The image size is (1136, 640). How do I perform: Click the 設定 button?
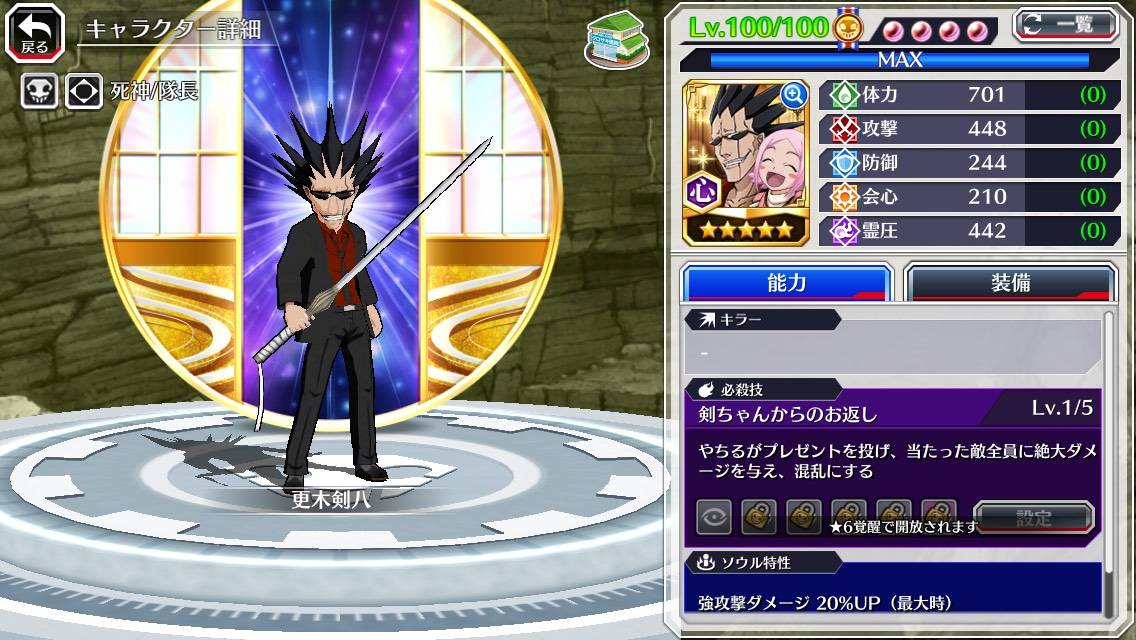pyautogui.click(x=1033, y=518)
